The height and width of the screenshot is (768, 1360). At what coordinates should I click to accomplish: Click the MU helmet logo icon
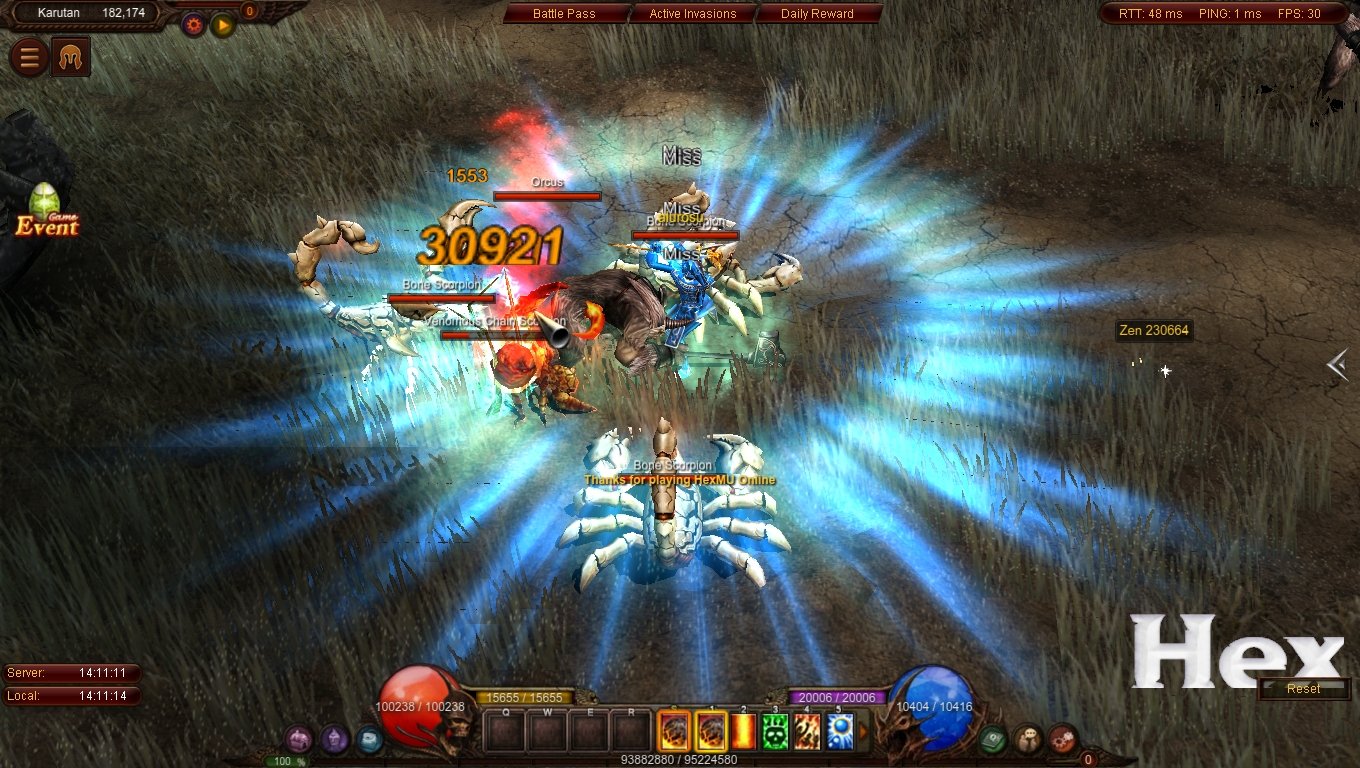tap(68, 56)
